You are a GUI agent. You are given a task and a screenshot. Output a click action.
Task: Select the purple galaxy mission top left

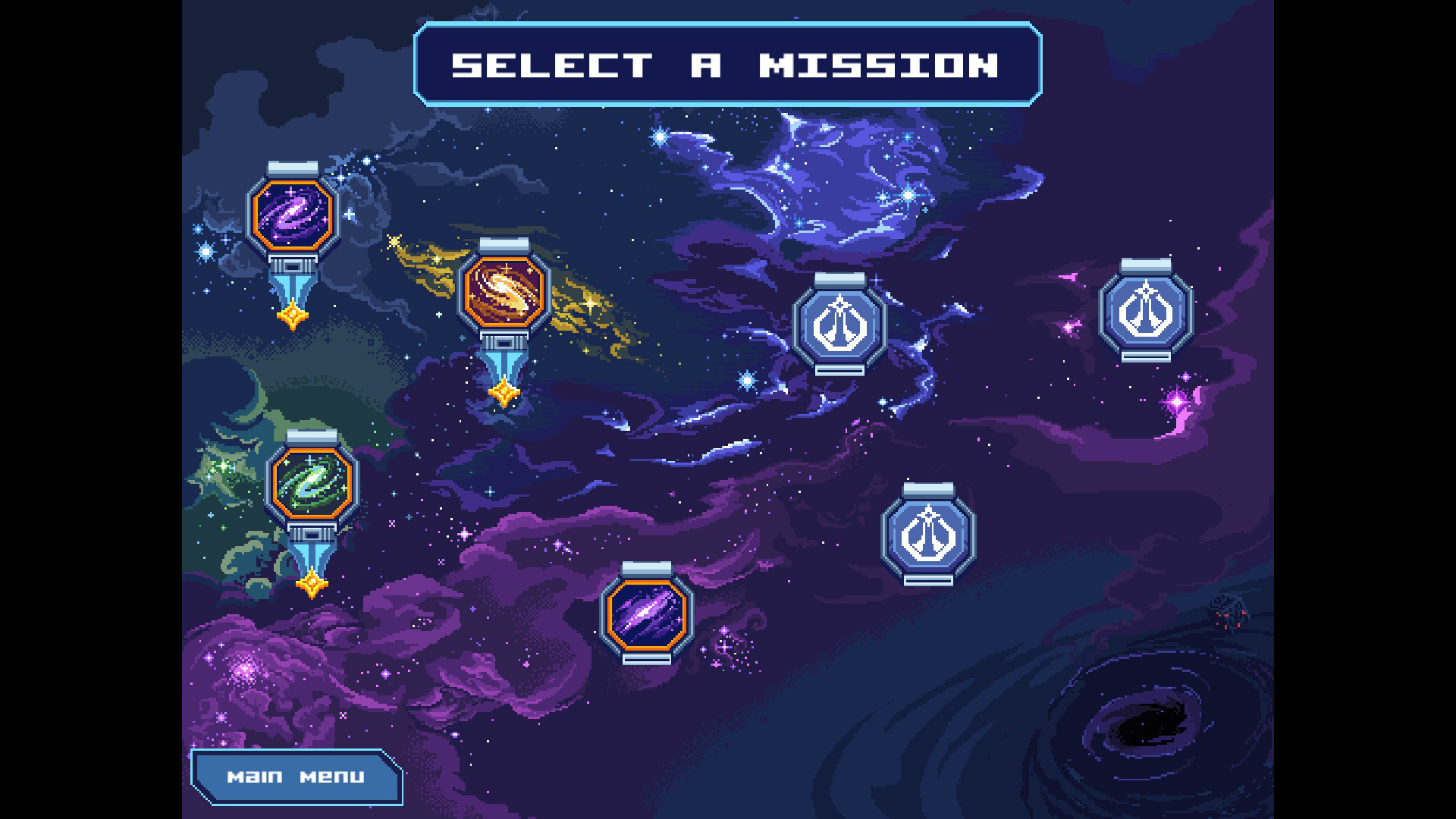(x=292, y=215)
